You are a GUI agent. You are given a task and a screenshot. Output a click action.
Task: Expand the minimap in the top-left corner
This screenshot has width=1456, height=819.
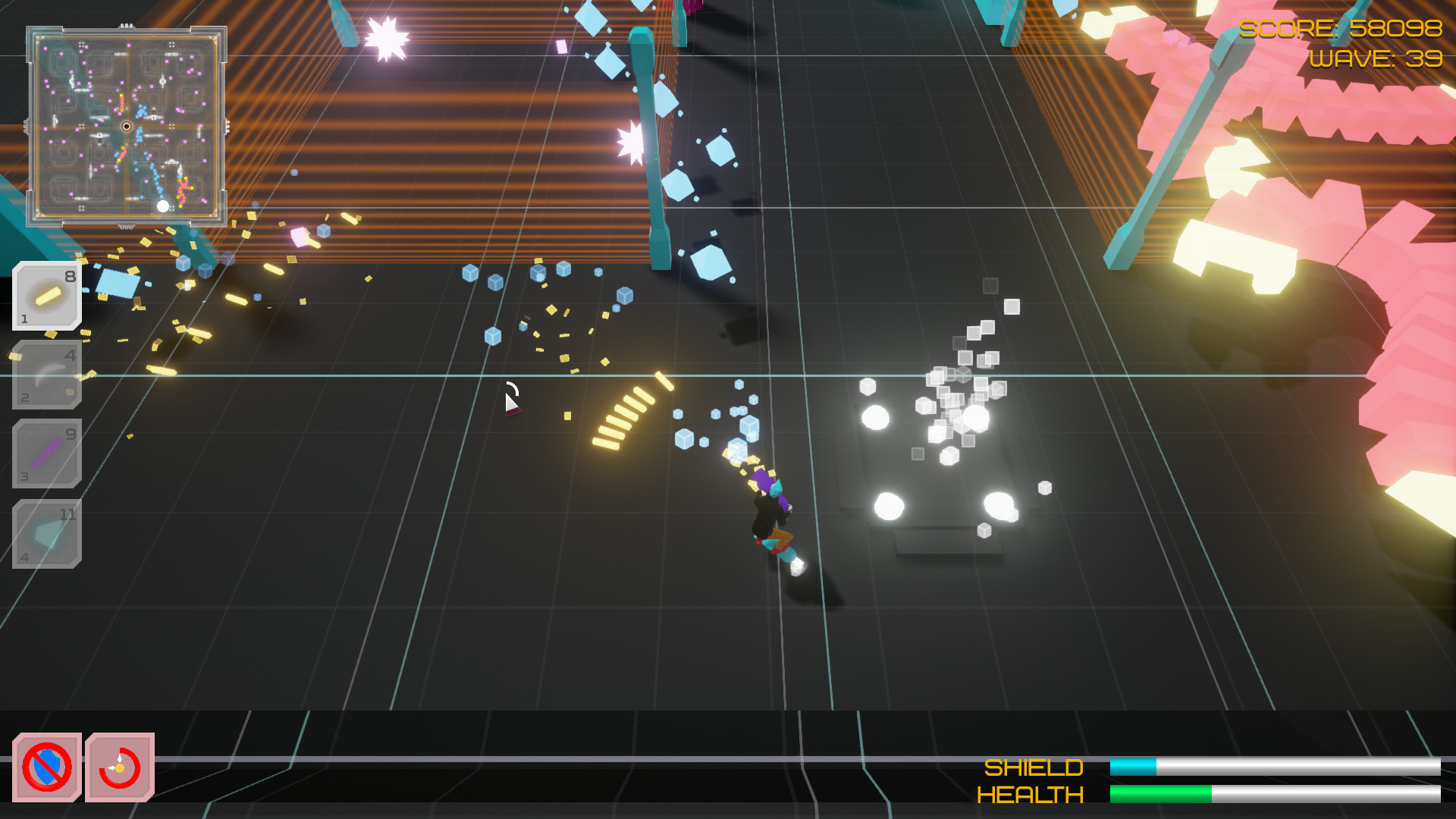127,125
